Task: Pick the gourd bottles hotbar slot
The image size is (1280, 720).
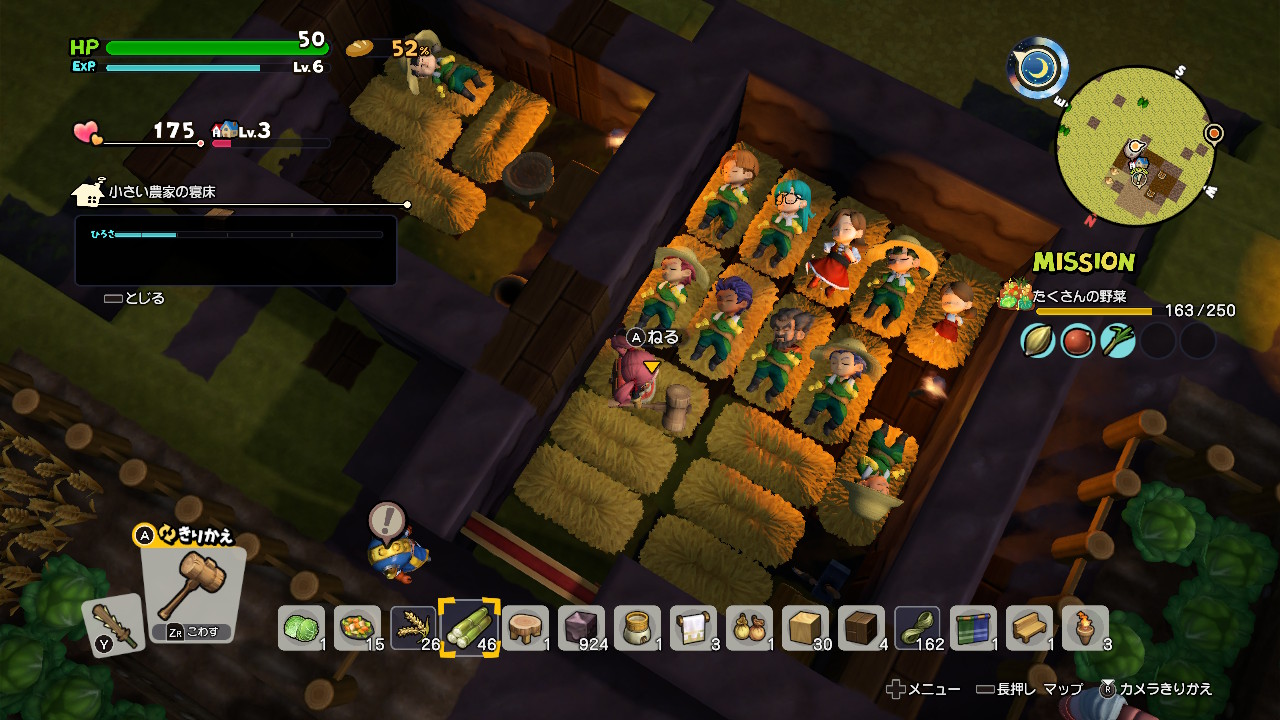Action: click(x=749, y=628)
